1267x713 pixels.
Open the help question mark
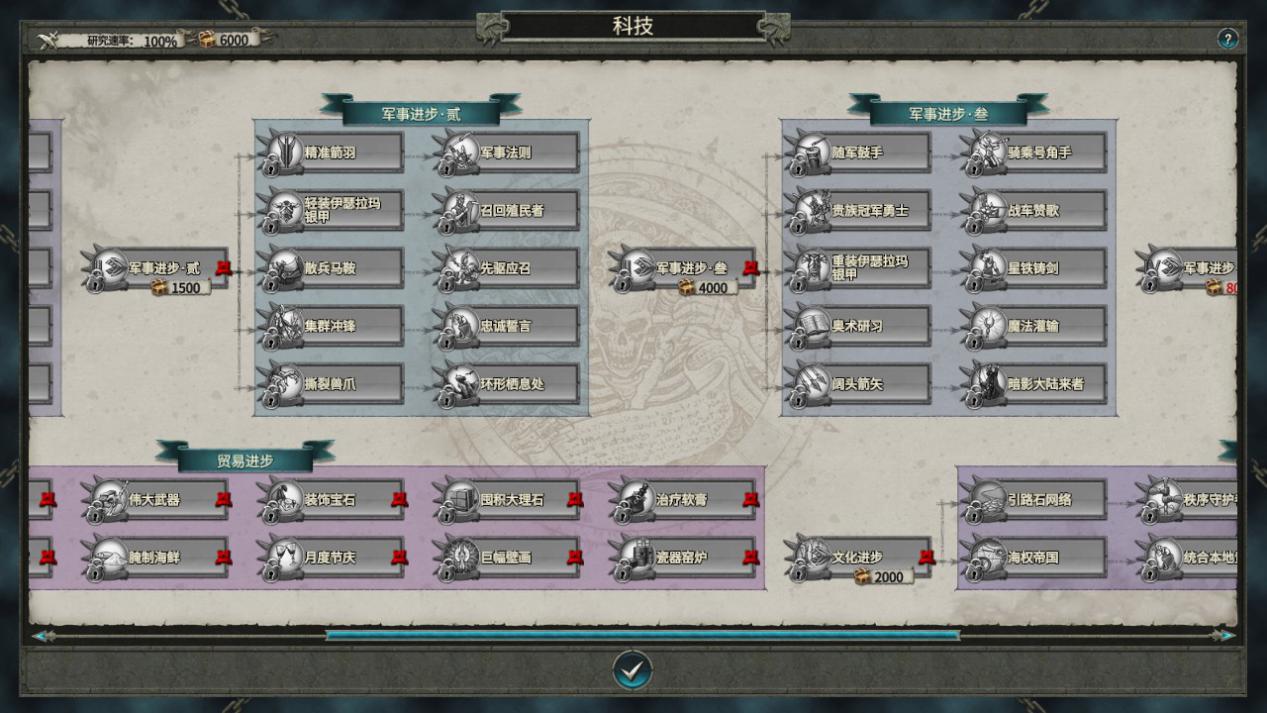tap(1227, 39)
